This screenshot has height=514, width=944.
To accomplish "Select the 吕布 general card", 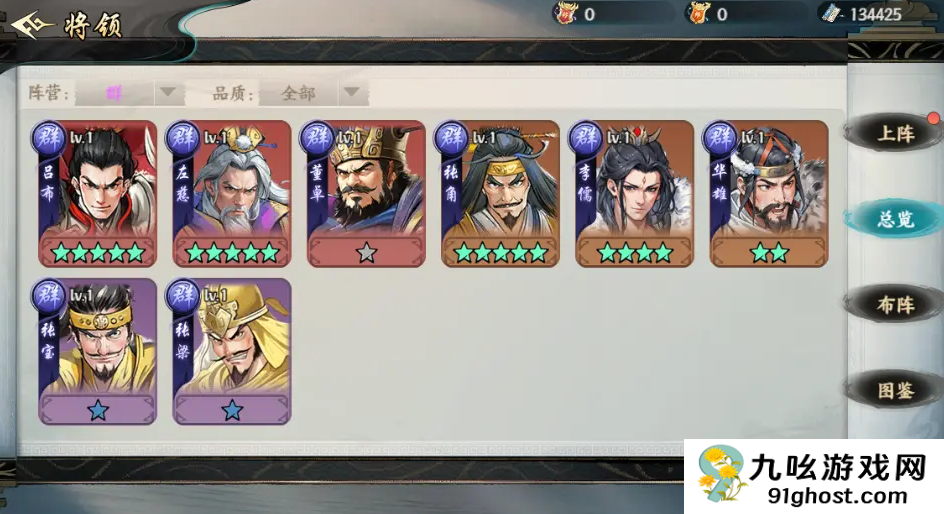I will tap(98, 193).
